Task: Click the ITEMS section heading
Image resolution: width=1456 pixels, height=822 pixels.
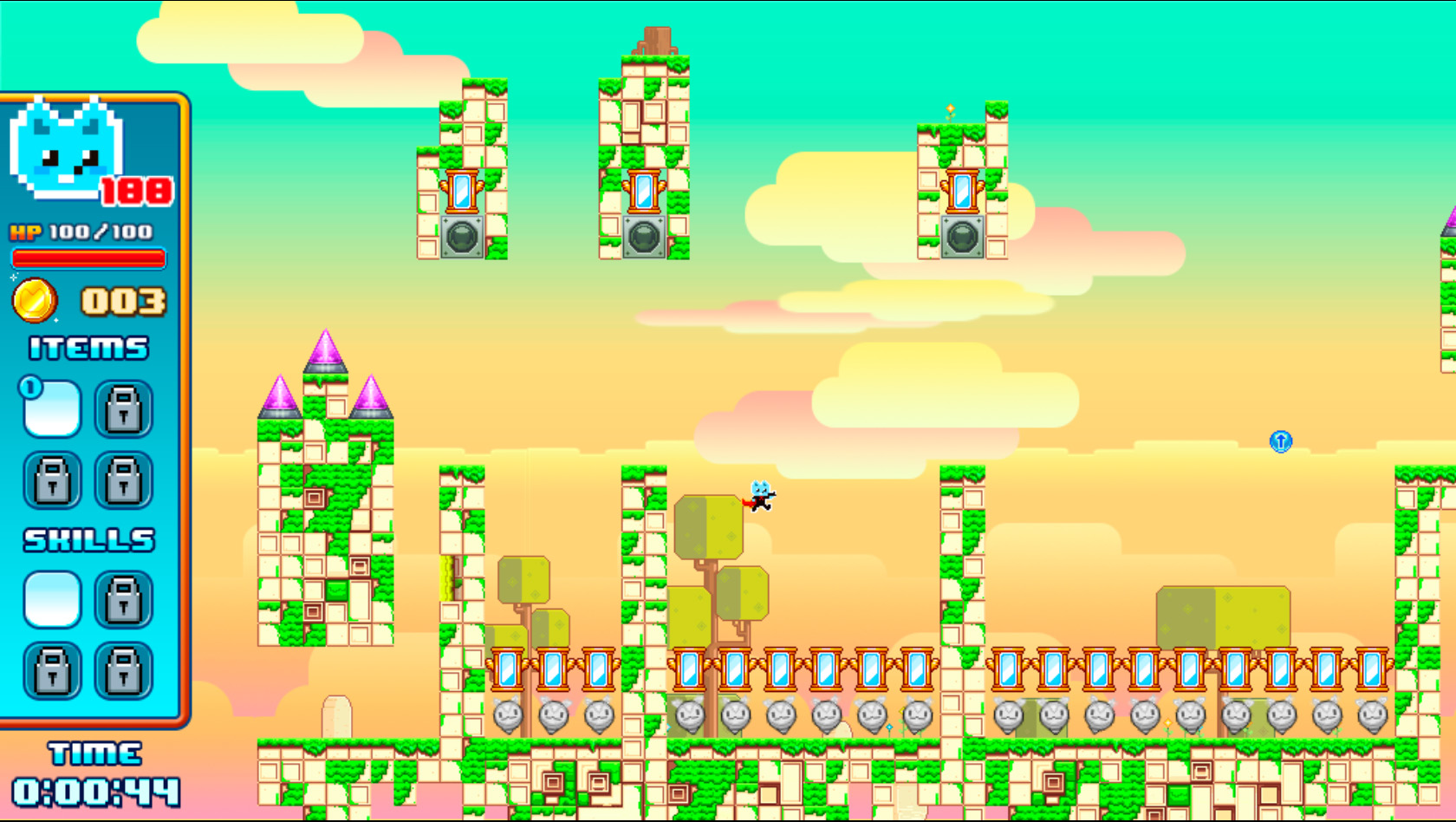Action: pyautogui.click(x=87, y=348)
